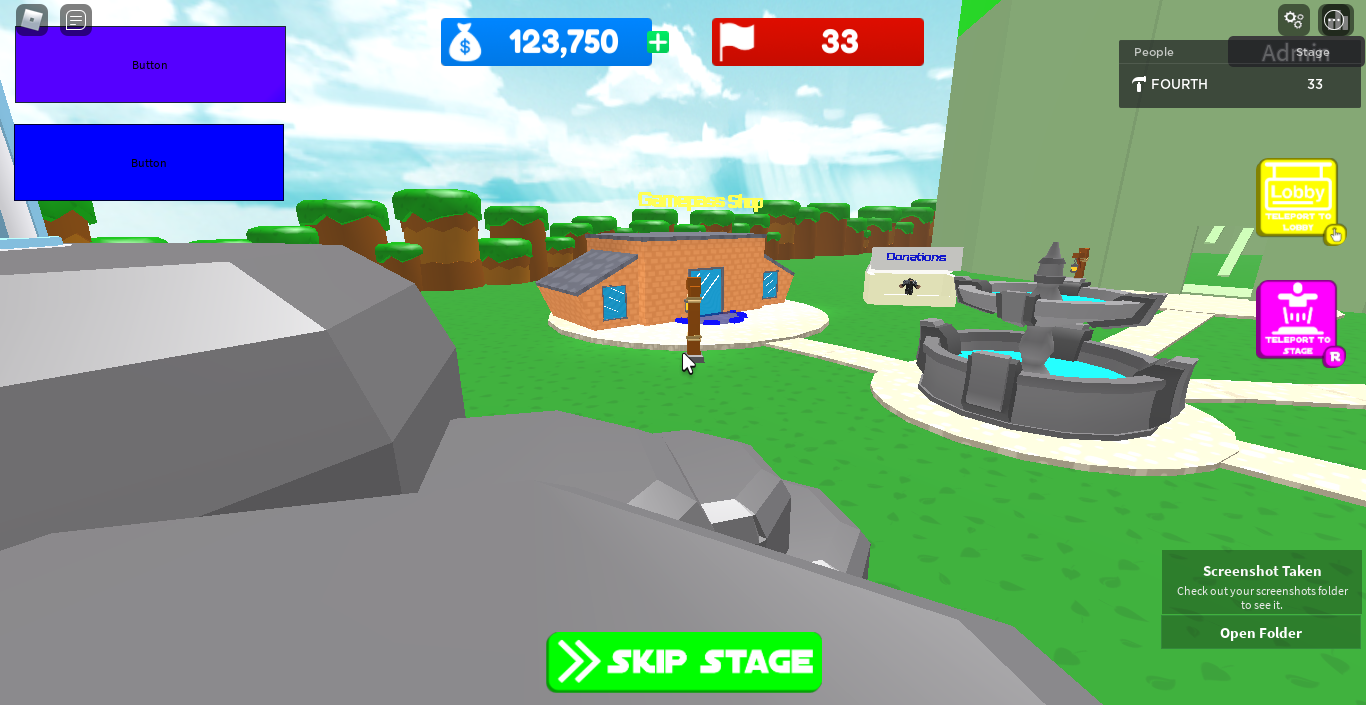Select player FOURTH in the leaderboard

(1179, 85)
